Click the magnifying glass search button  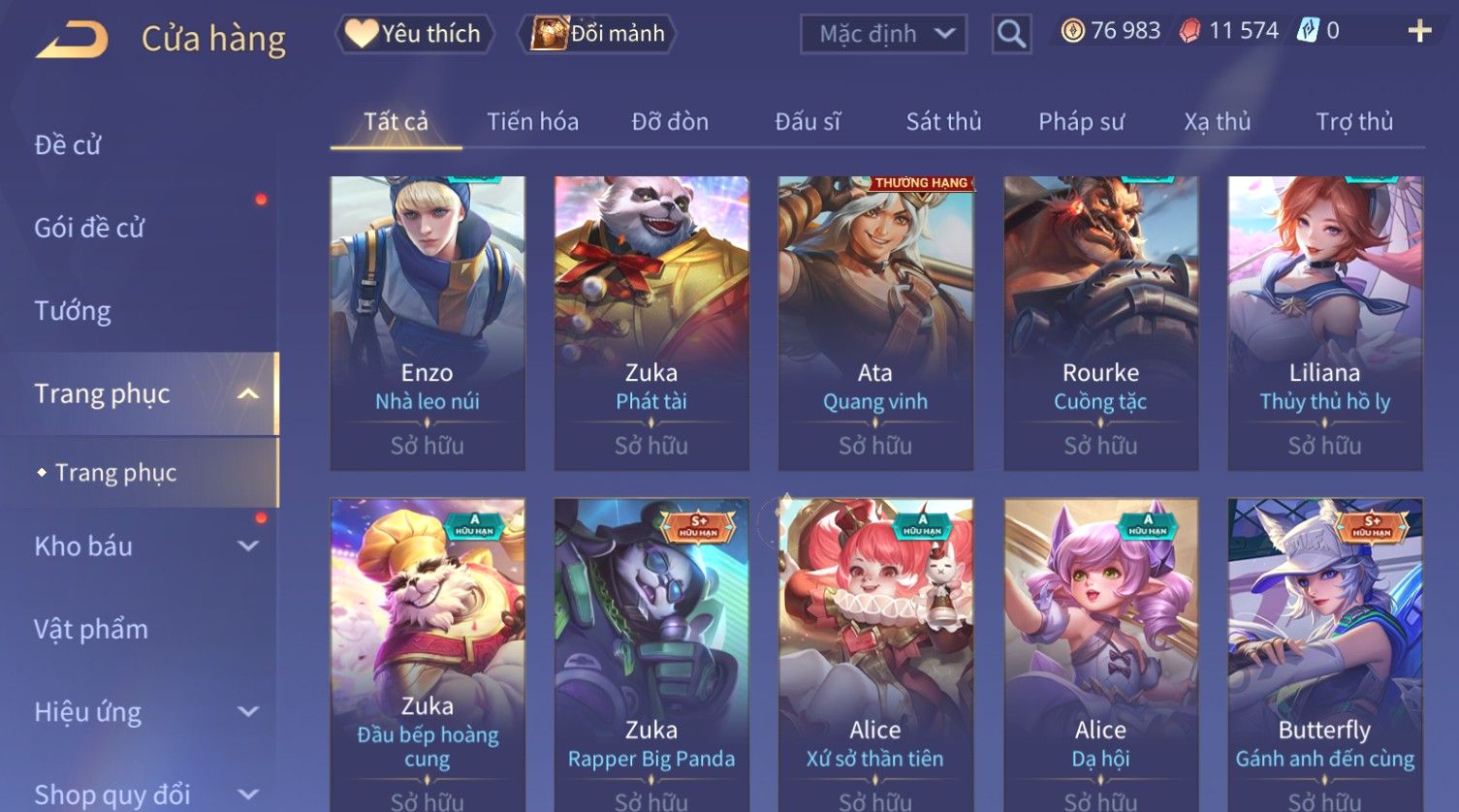(x=1011, y=34)
